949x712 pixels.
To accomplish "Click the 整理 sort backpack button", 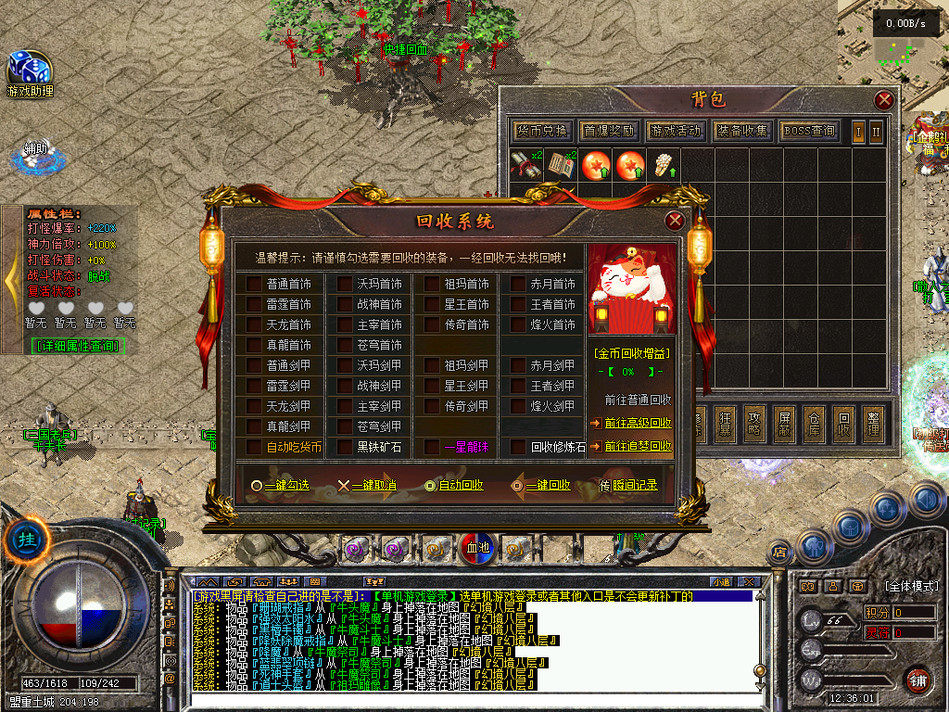I will [x=873, y=425].
